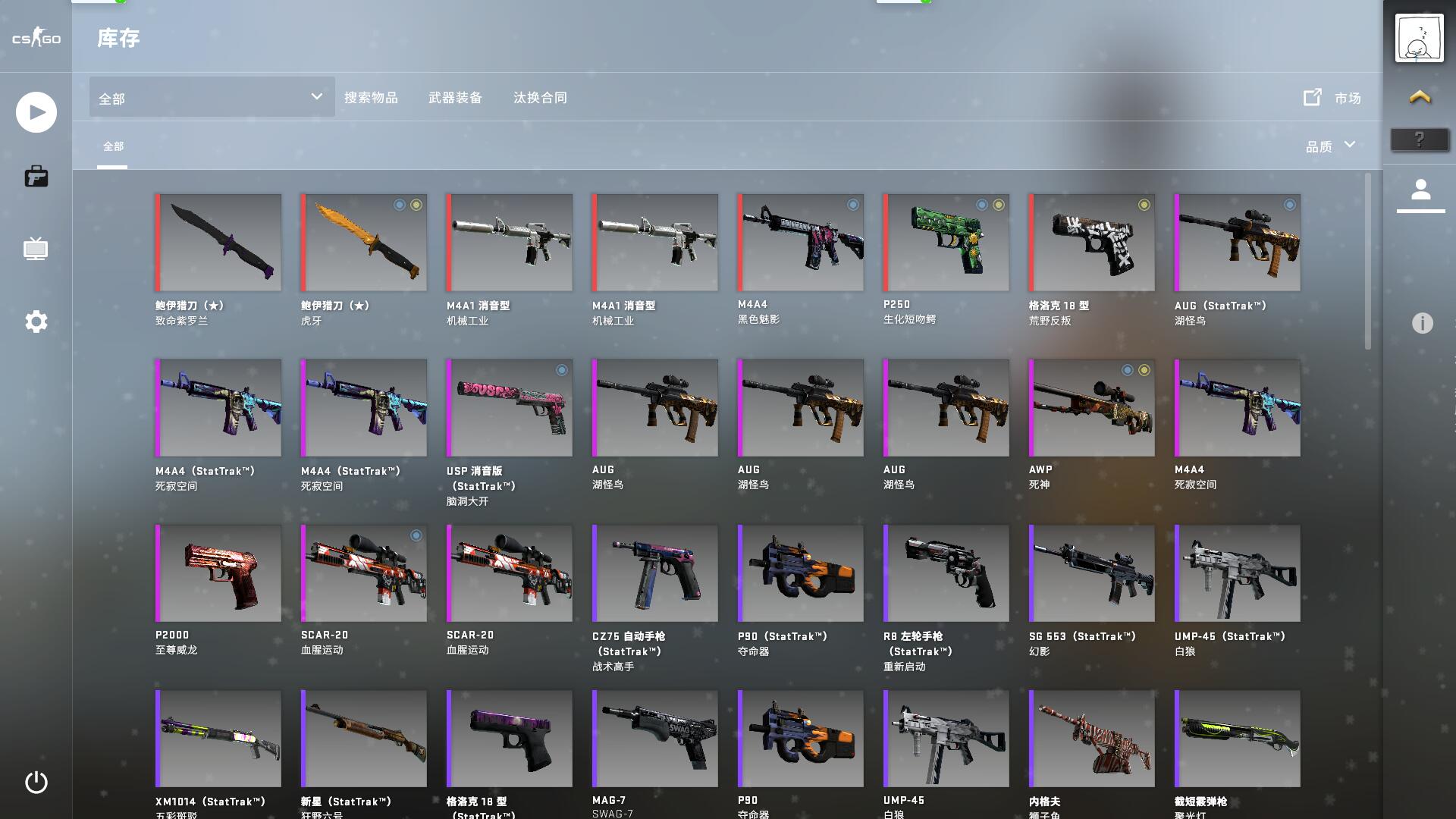Select the AWP 死神 sniper rifle
Viewport: 1456px width, 819px height.
pyautogui.click(x=1092, y=408)
